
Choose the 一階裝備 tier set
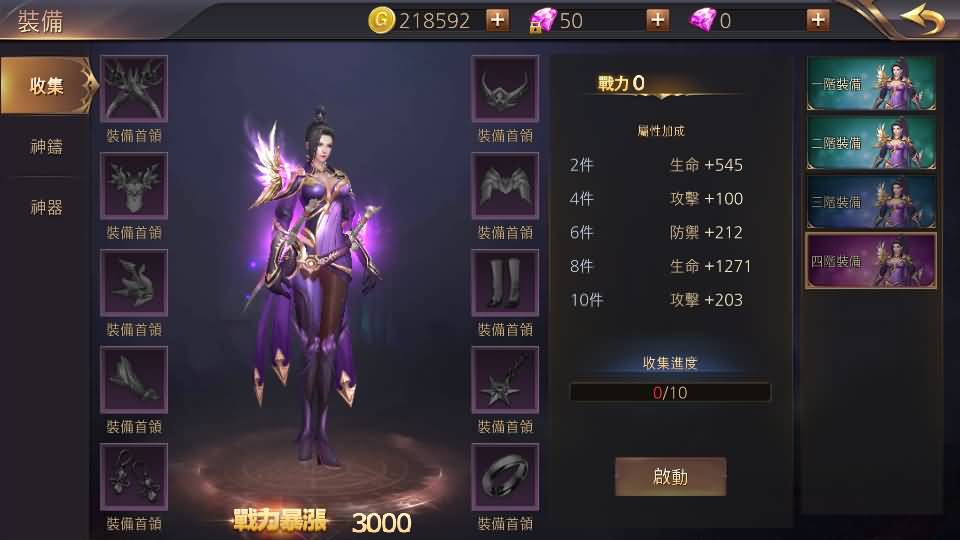(x=871, y=84)
